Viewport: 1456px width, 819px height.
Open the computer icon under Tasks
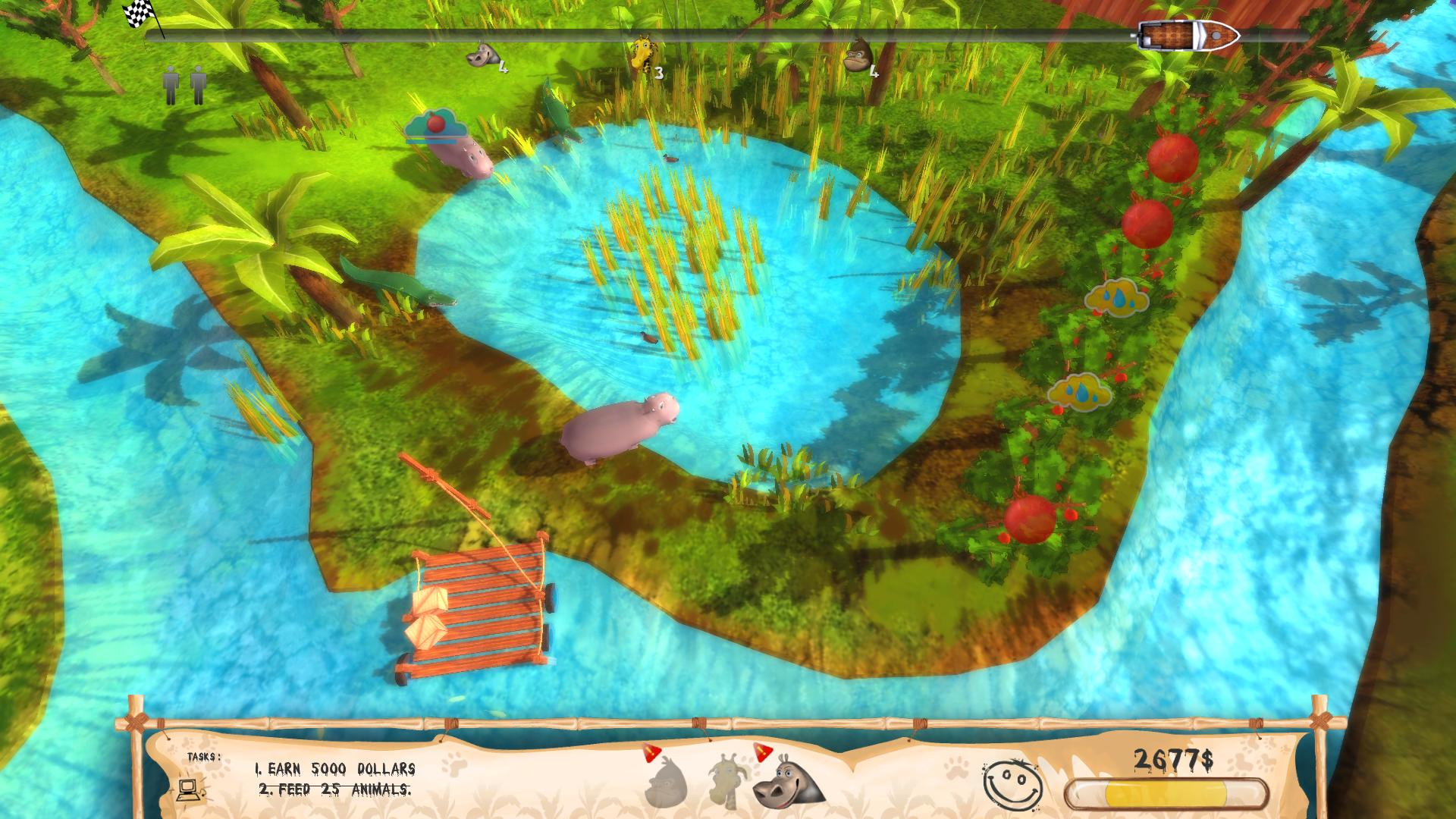189,789
